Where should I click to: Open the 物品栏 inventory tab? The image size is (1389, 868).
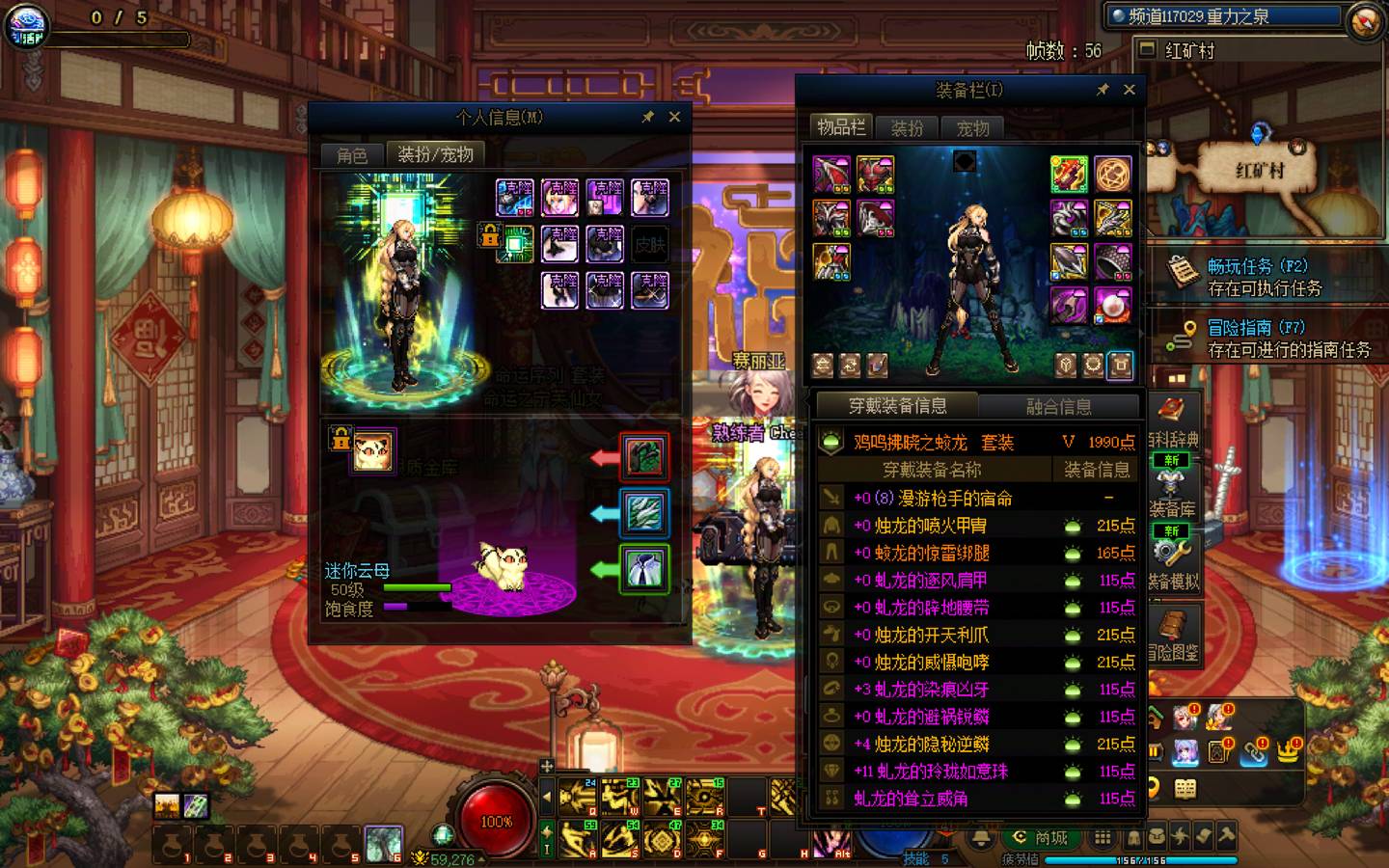click(x=841, y=127)
